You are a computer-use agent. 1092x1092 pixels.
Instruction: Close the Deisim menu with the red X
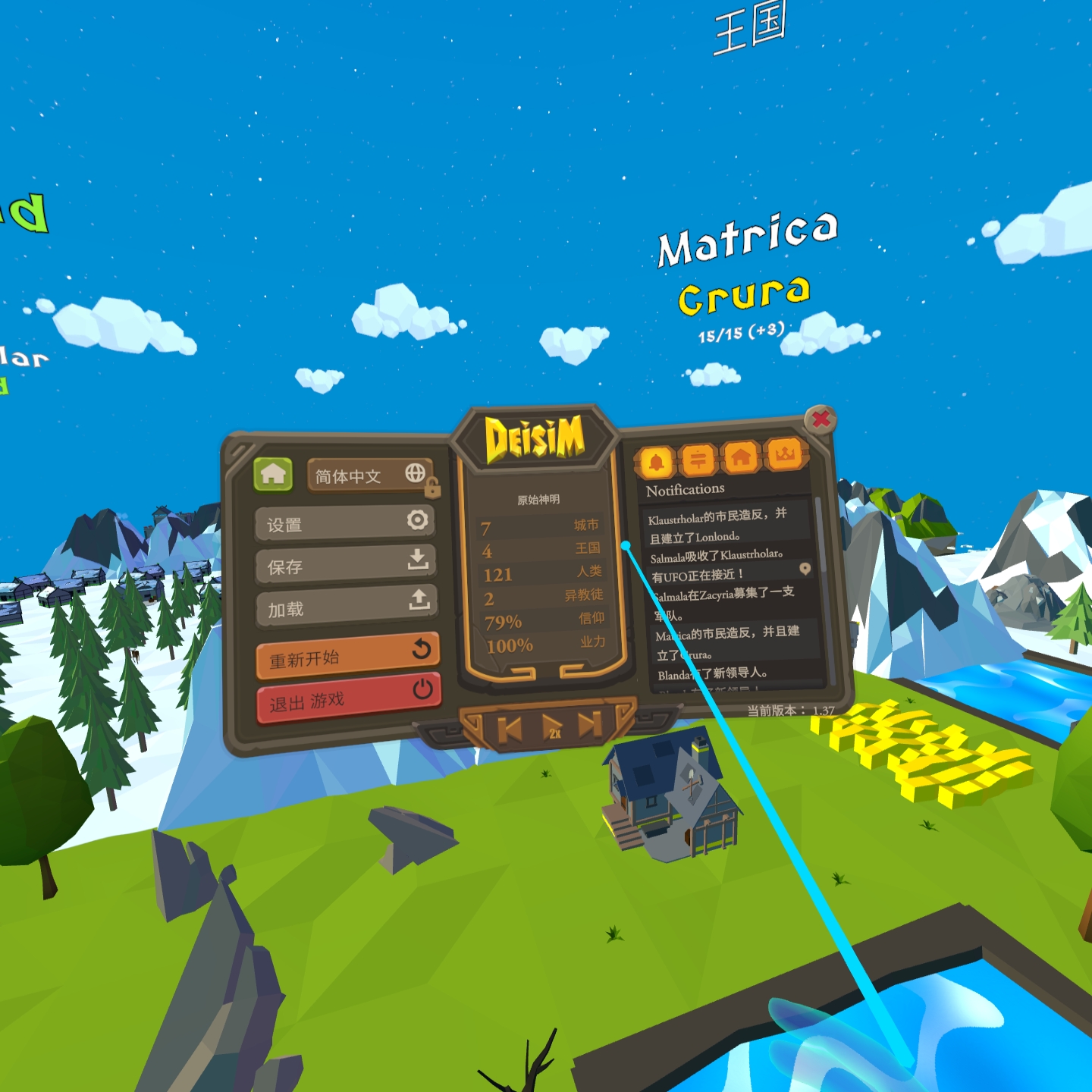click(821, 419)
